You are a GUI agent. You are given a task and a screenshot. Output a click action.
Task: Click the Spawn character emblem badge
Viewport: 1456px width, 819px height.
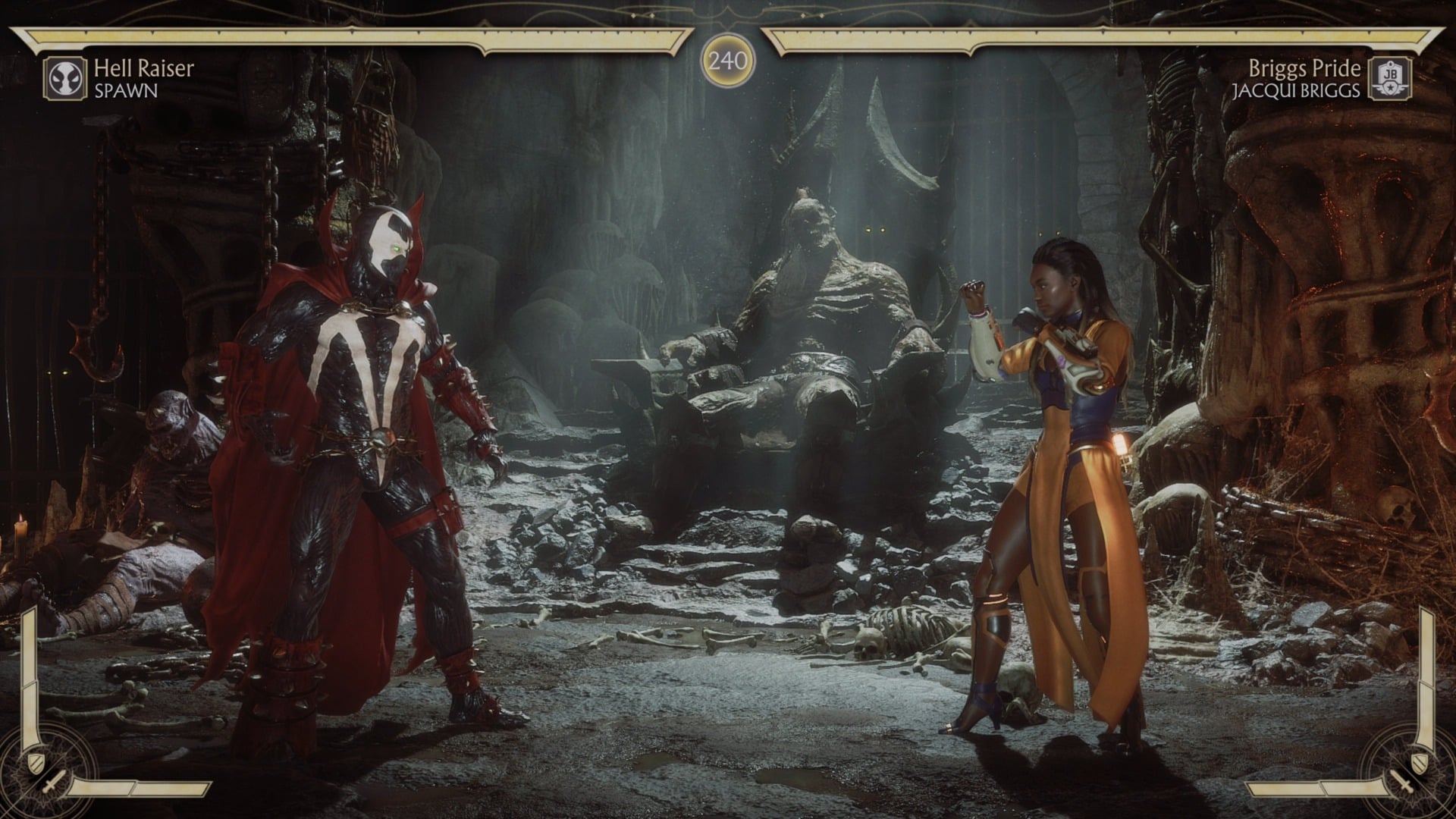point(67,78)
